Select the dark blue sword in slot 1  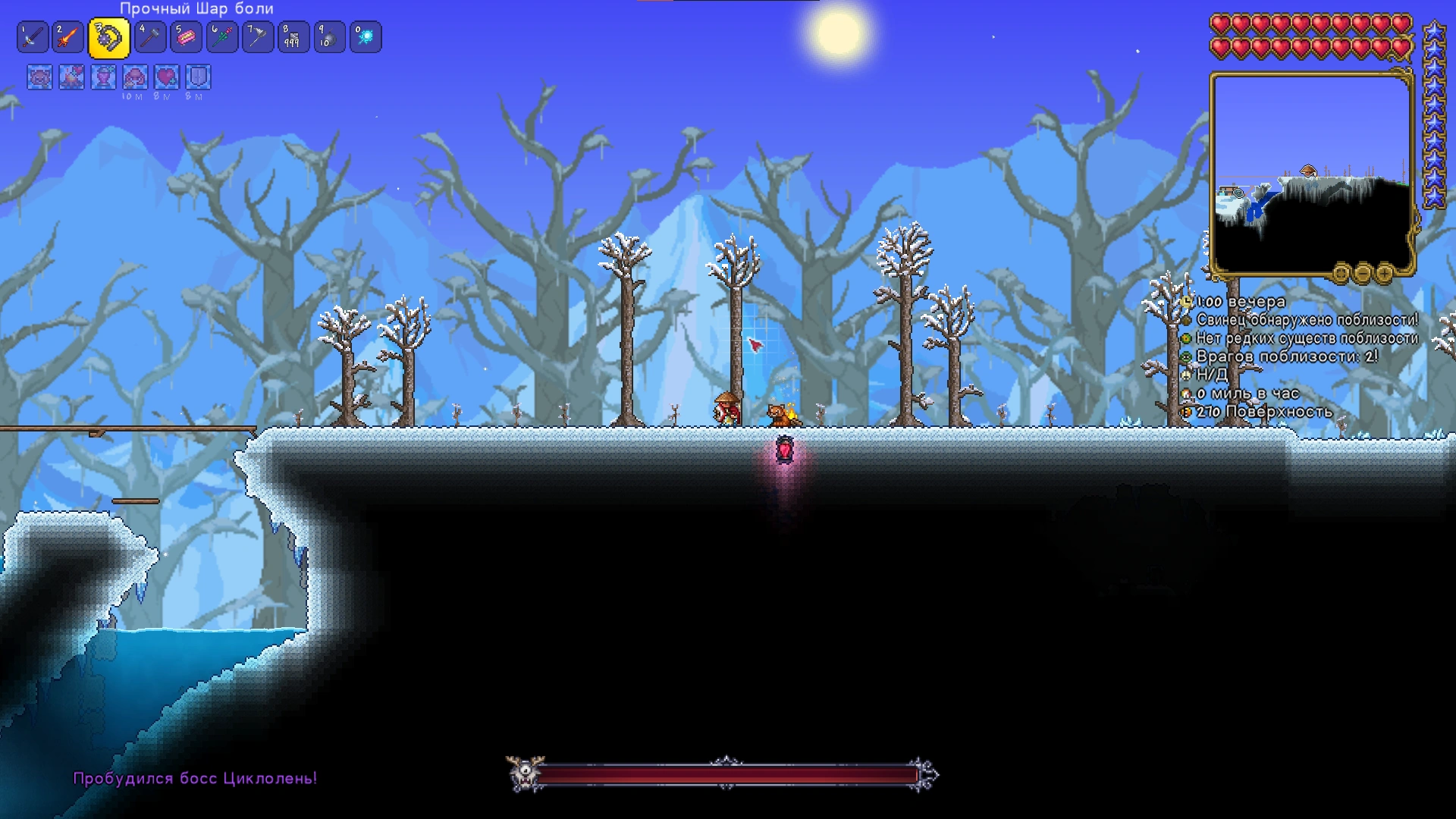[x=32, y=37]
